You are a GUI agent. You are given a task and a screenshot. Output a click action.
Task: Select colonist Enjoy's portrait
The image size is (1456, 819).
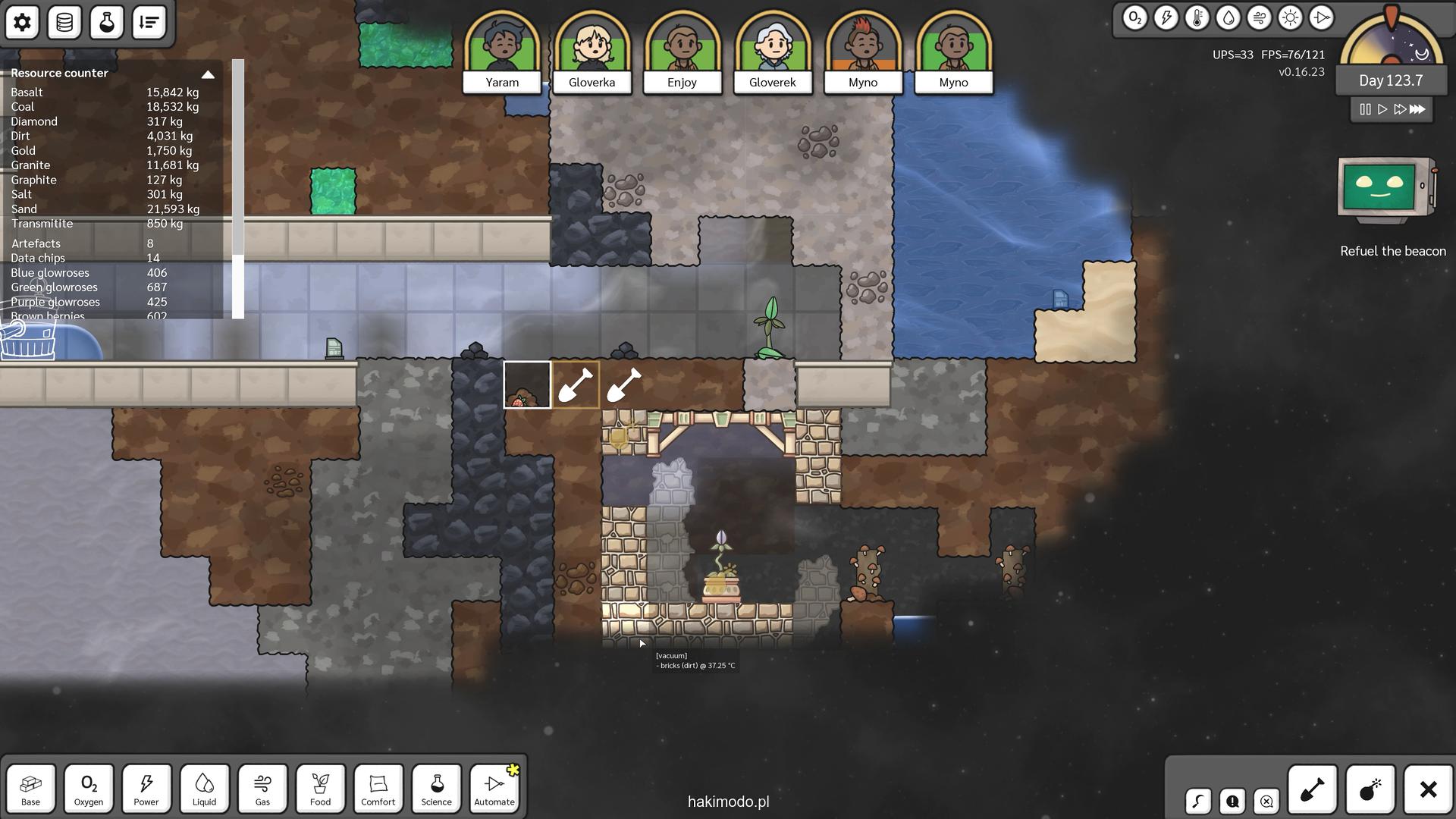tap(682, 50)
